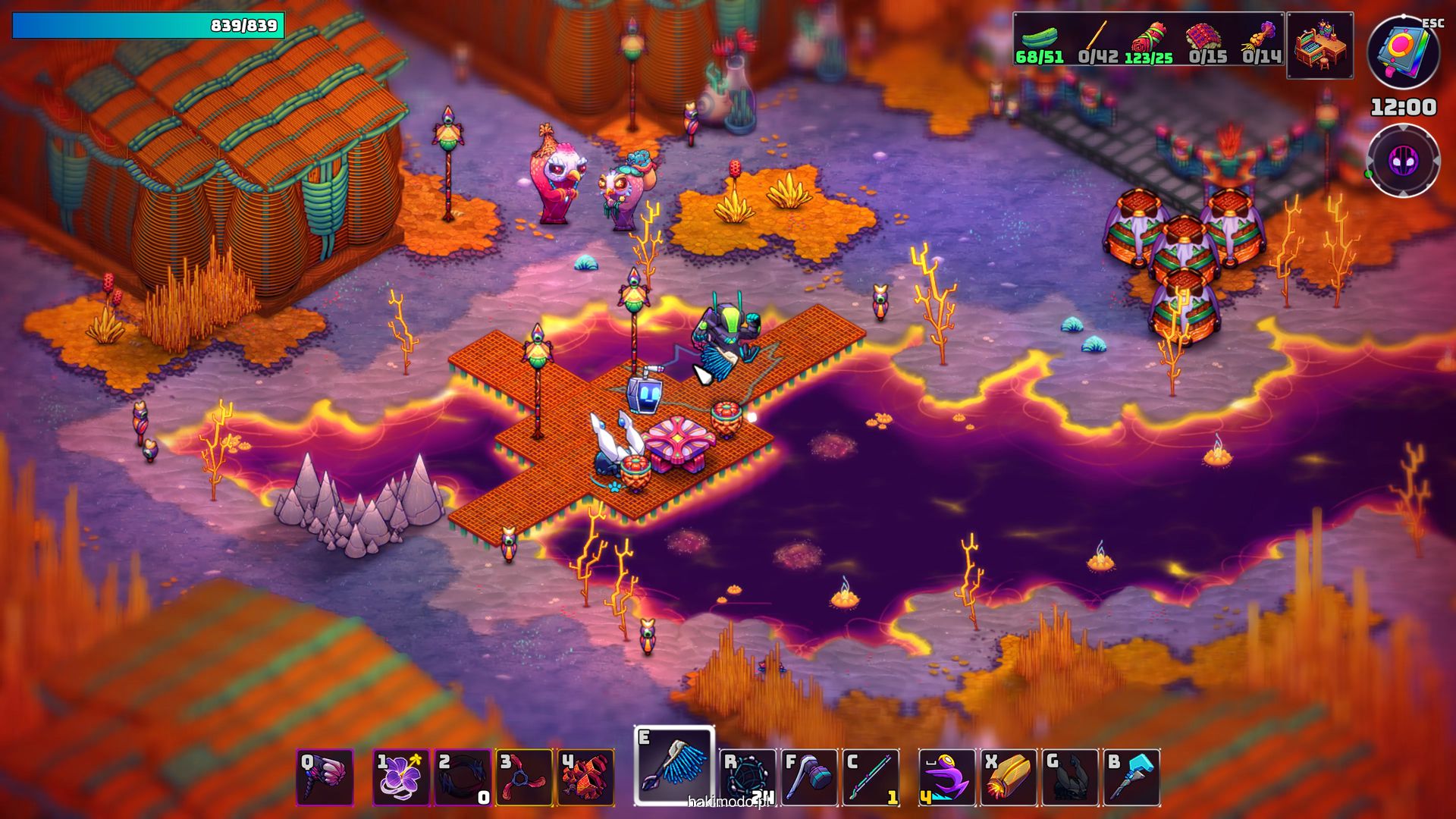This screenshot has height=819, width=1456.
Task: Pick the fishing rod in slot C
Action: 871,777
